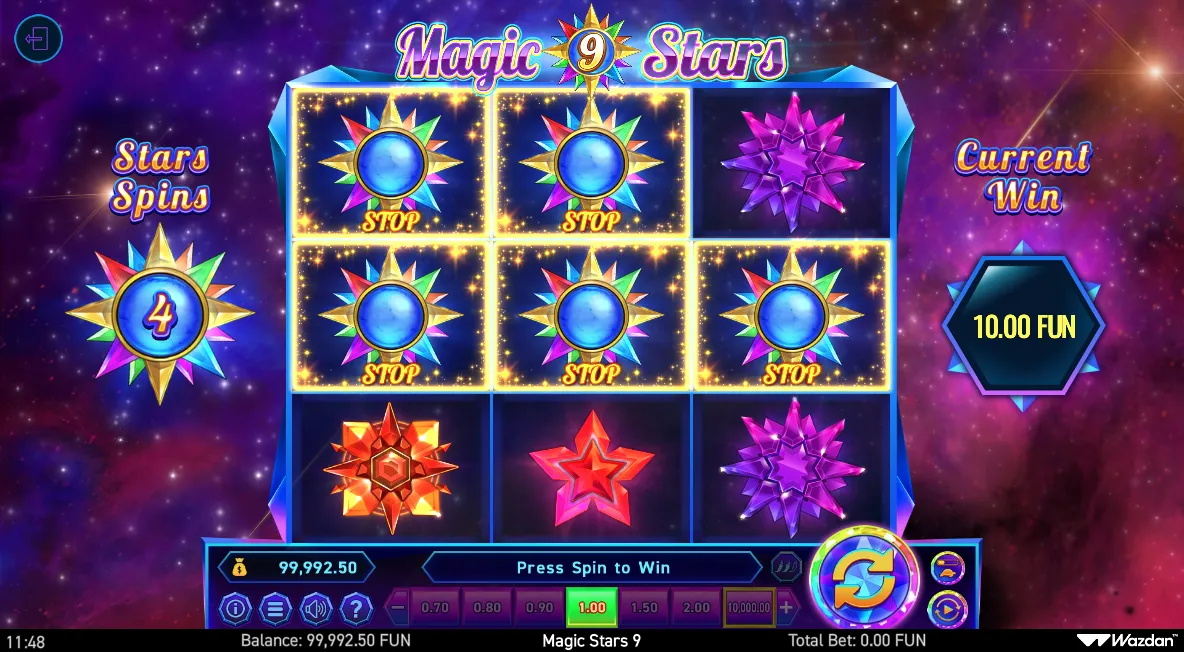Choose the 0.90 bet value

(x=539, y=607)
